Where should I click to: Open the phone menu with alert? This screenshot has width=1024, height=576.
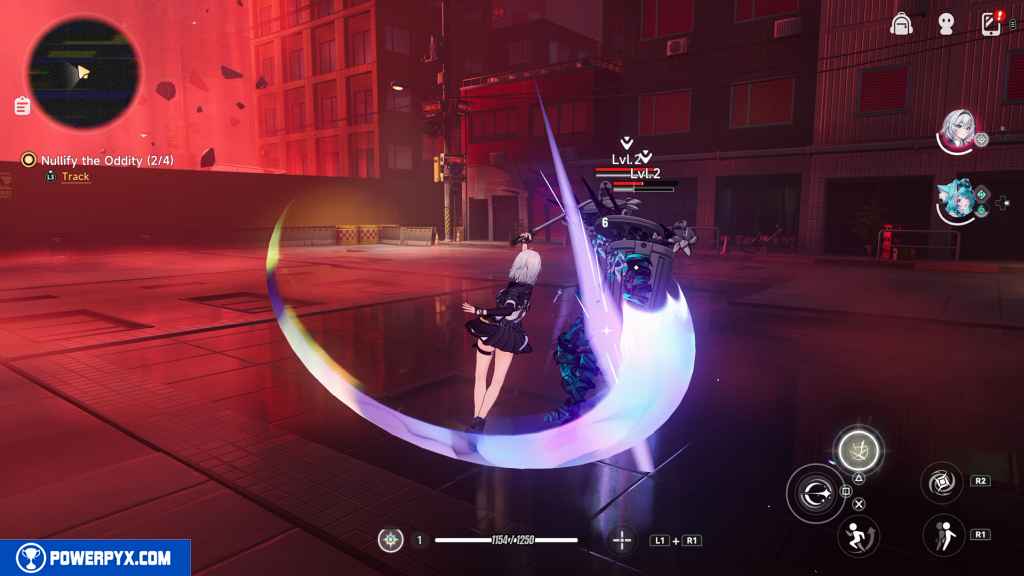[991, 24]
